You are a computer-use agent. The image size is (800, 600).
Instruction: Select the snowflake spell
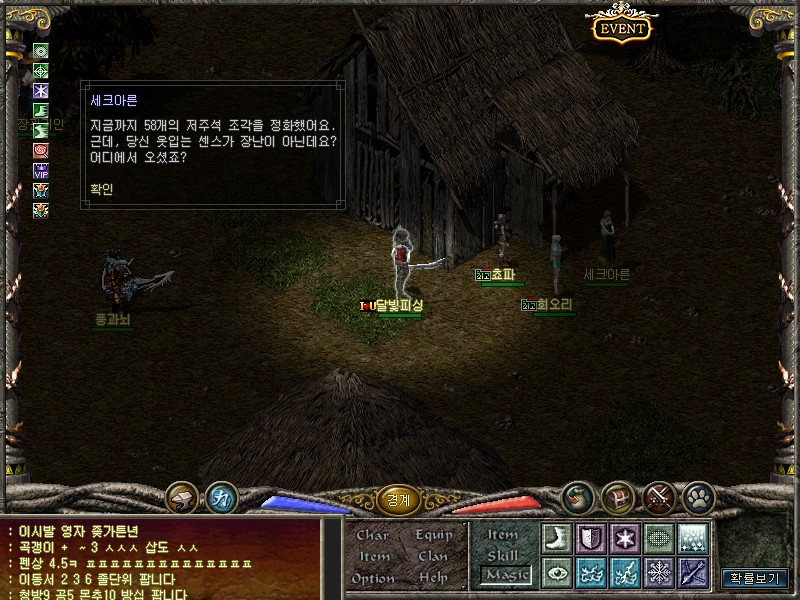(659, 572)
